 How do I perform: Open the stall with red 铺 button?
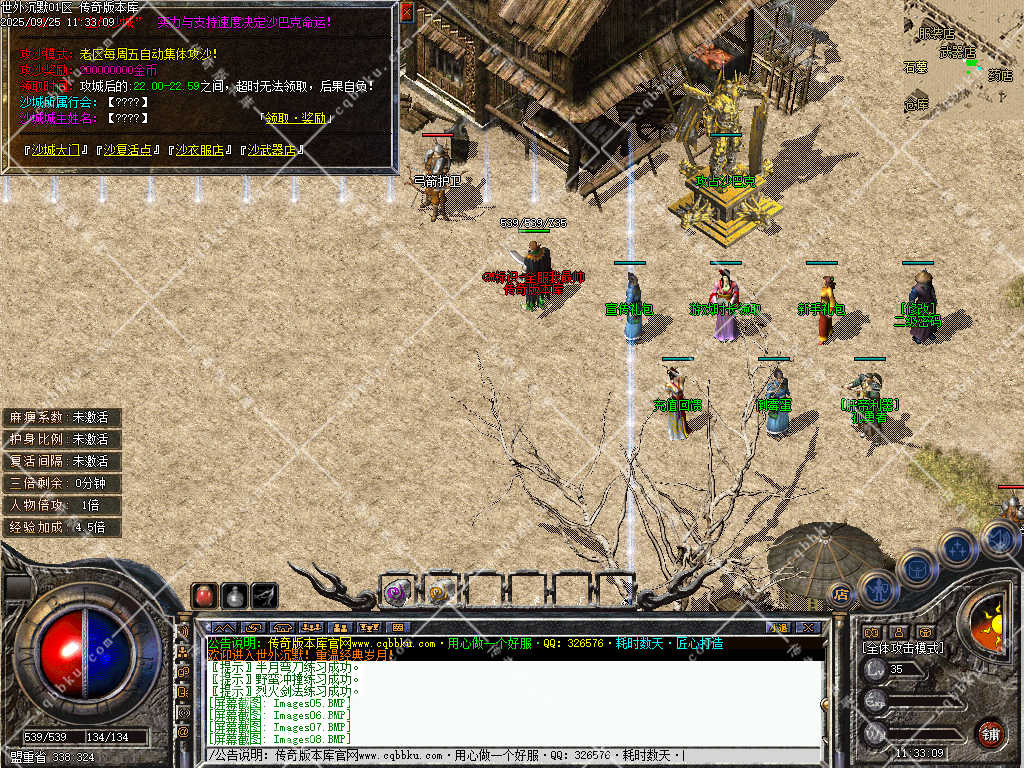990,734
